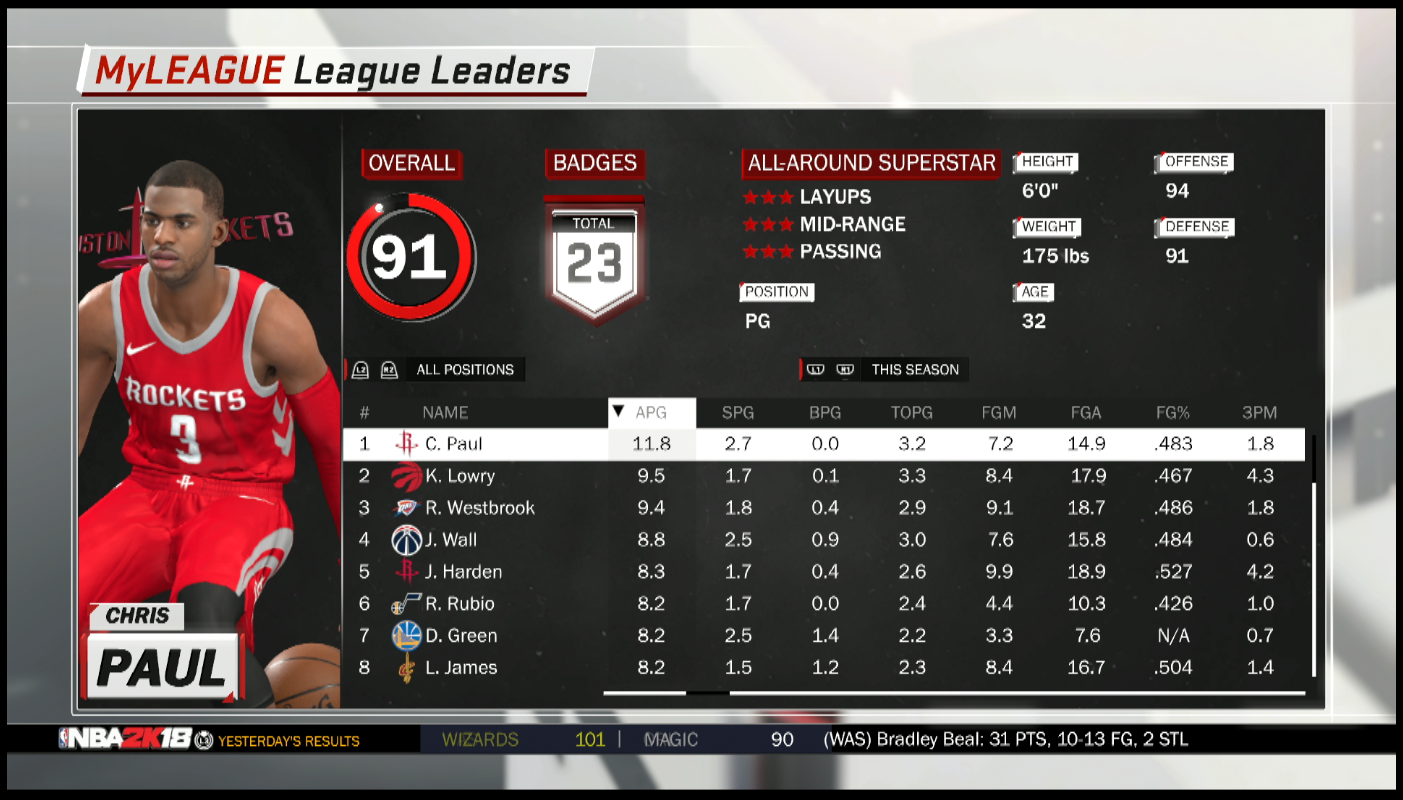This screenshot has width=1403, height=800.
Task: Sort by the TOPG column
Action: pyautogui.click(x=911, y=412)
